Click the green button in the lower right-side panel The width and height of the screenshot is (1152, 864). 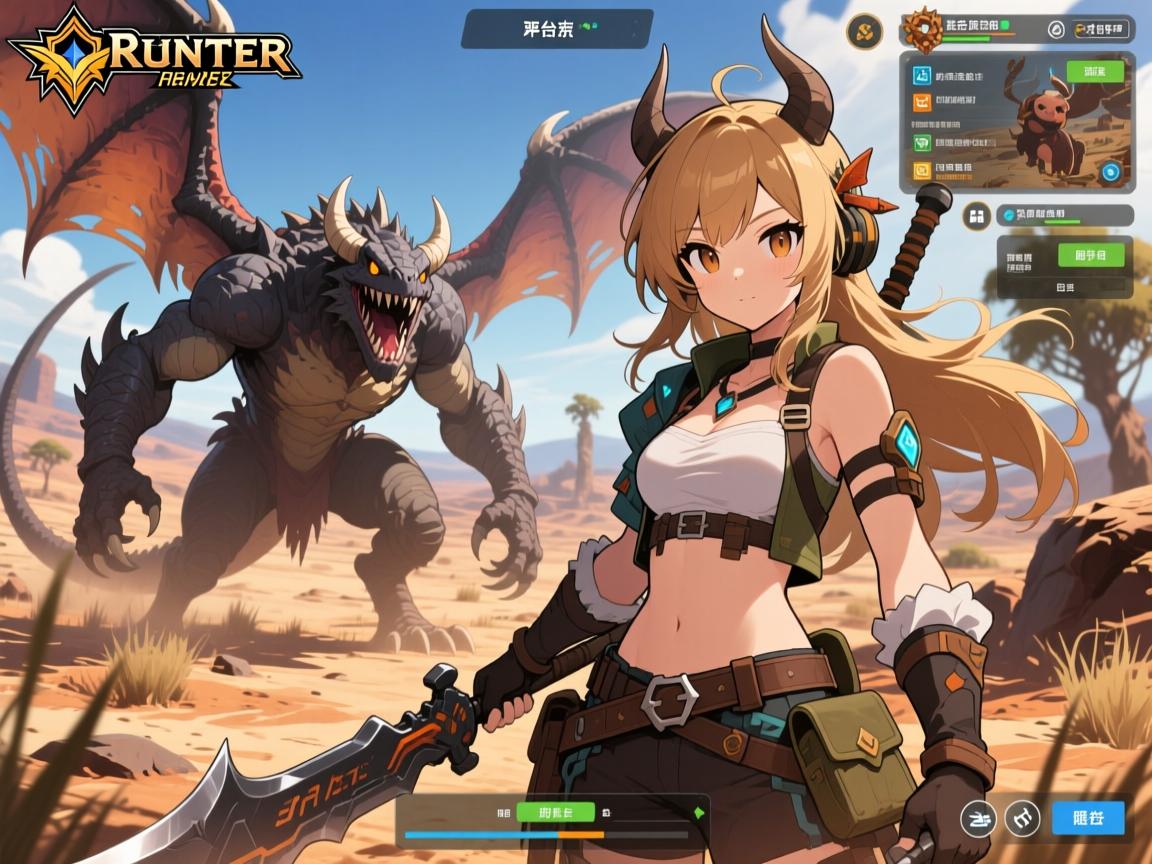tap(1090, 255)
